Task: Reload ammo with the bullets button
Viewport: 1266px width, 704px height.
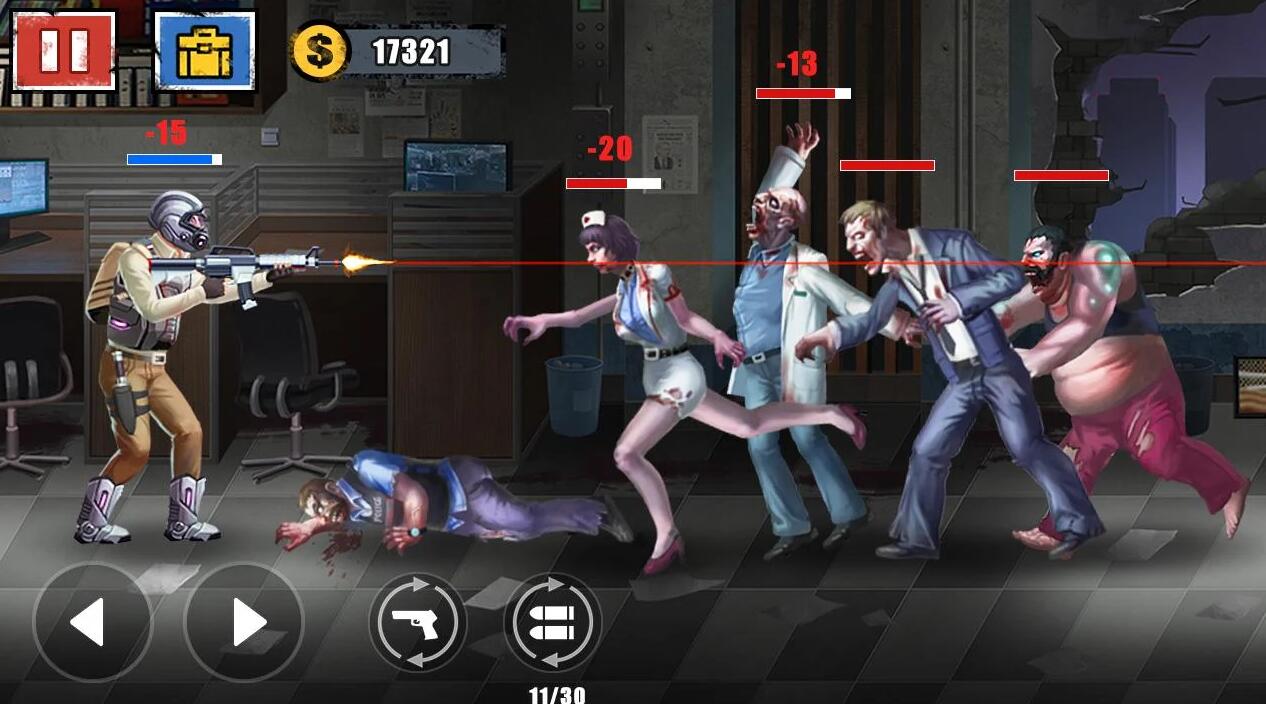Action: 552,623
